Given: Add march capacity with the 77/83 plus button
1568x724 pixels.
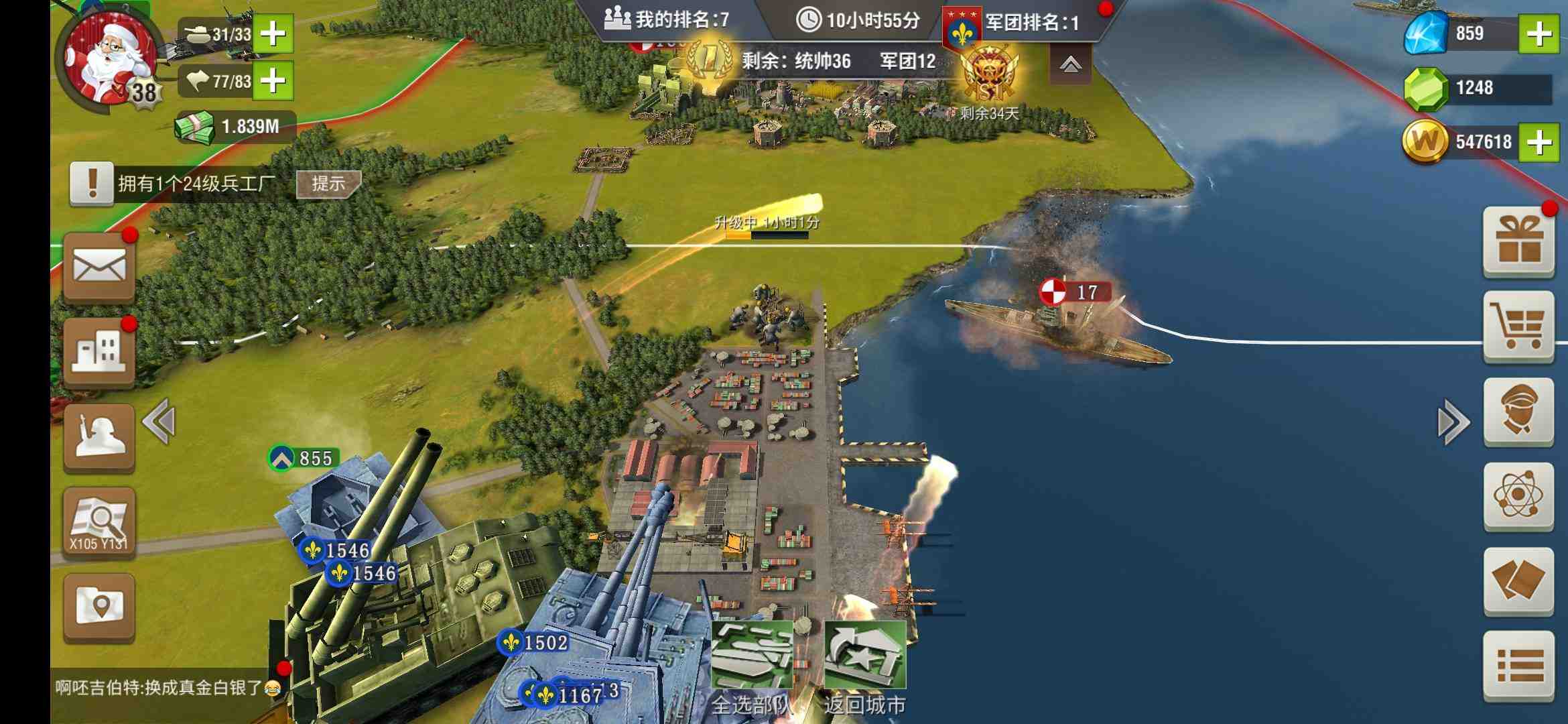Looking at the screenshot, I should (273, 81).
